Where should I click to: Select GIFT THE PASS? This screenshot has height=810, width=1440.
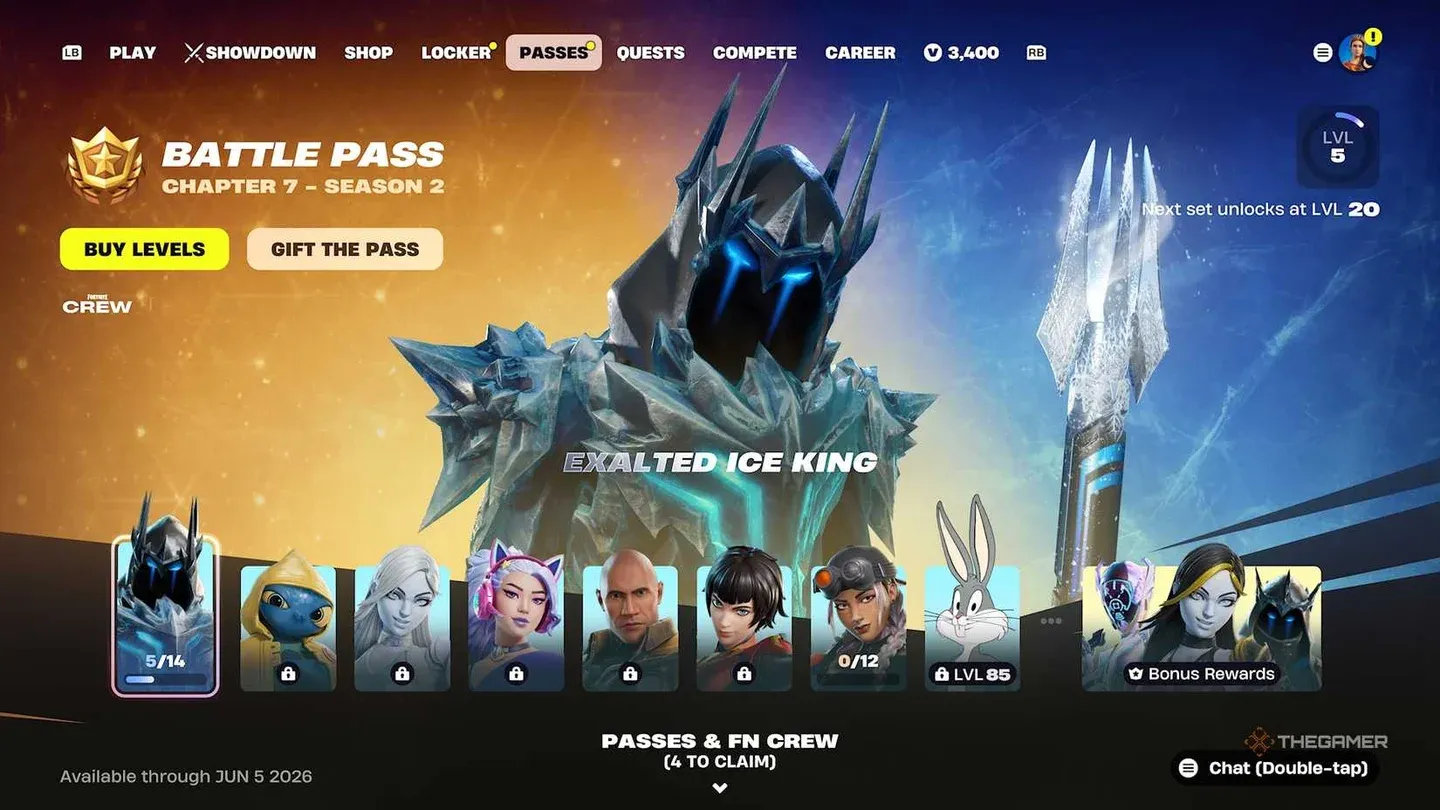pos(344,249)
